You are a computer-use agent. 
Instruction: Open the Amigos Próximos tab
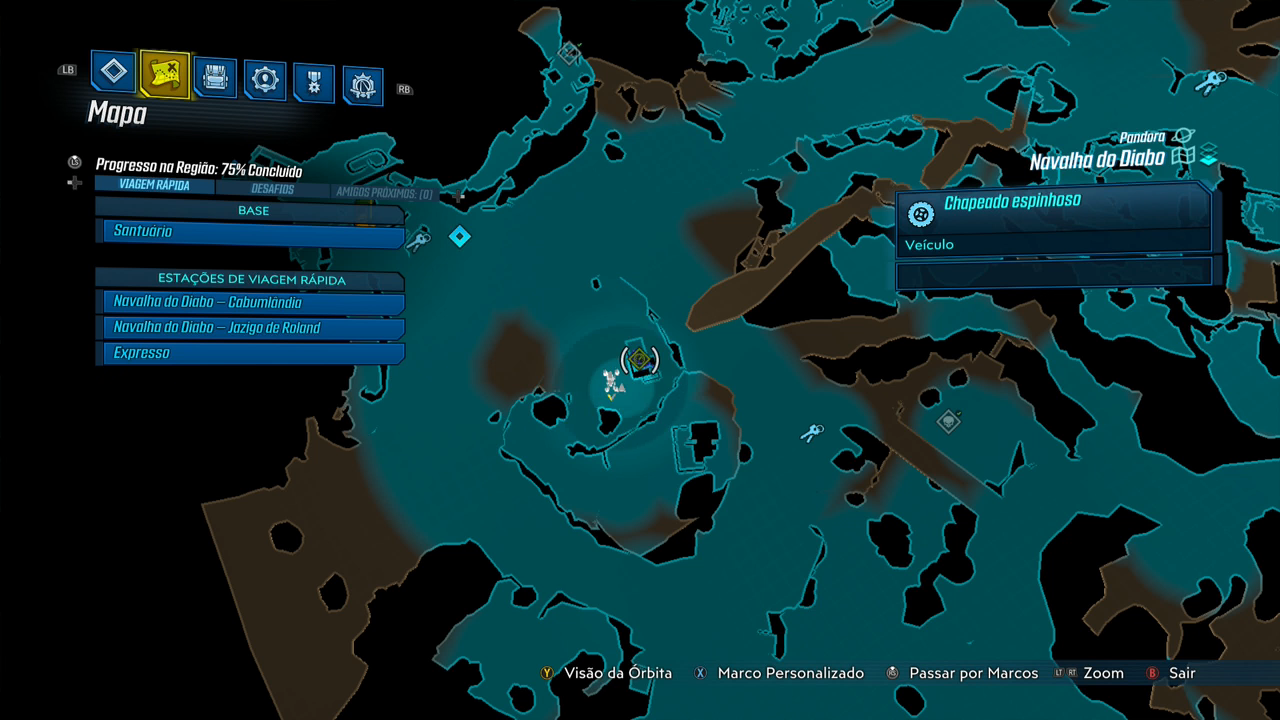click(384, 193)
